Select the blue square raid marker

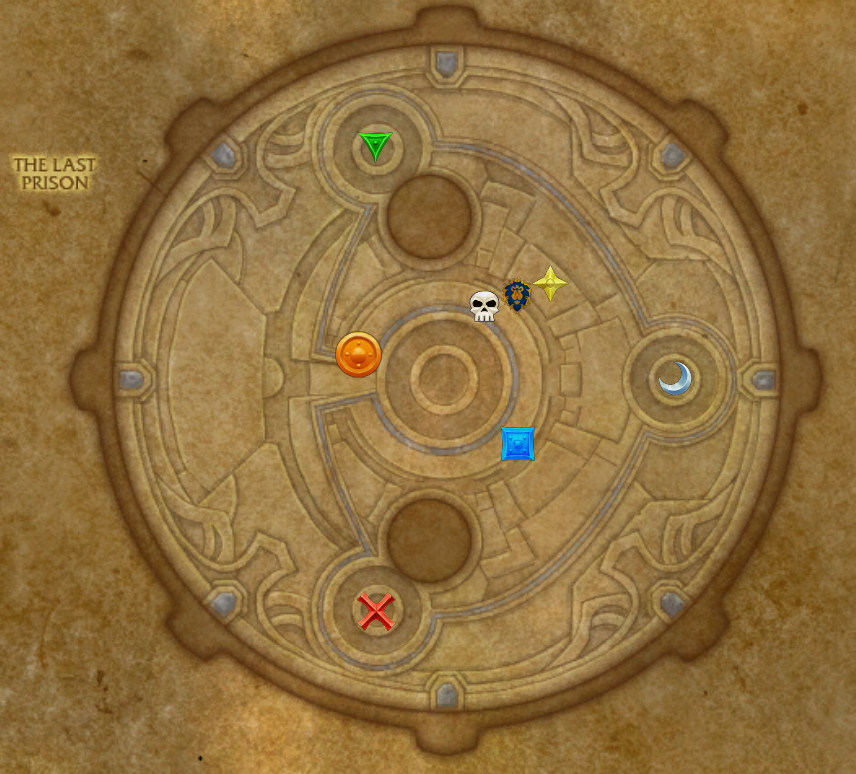point(517,443)
